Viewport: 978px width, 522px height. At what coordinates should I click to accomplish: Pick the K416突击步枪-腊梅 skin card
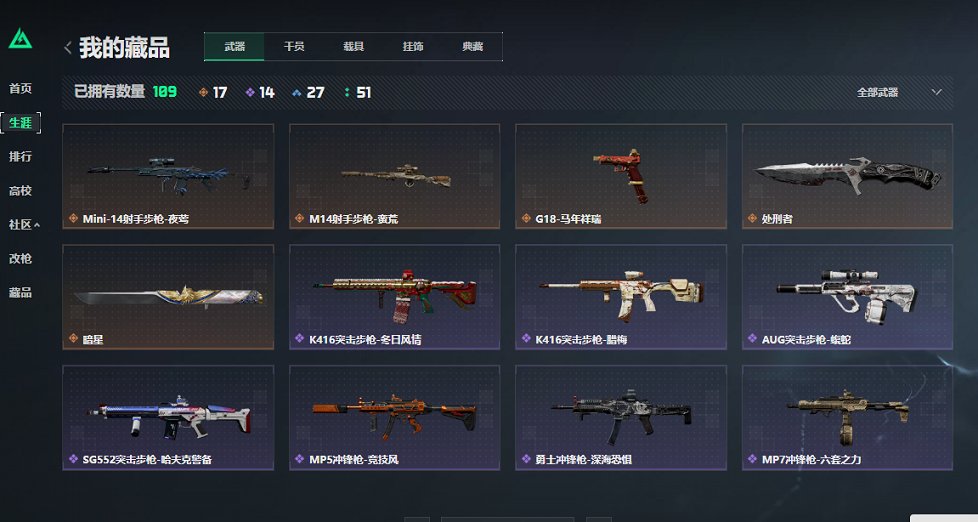[x=621, y=297]
